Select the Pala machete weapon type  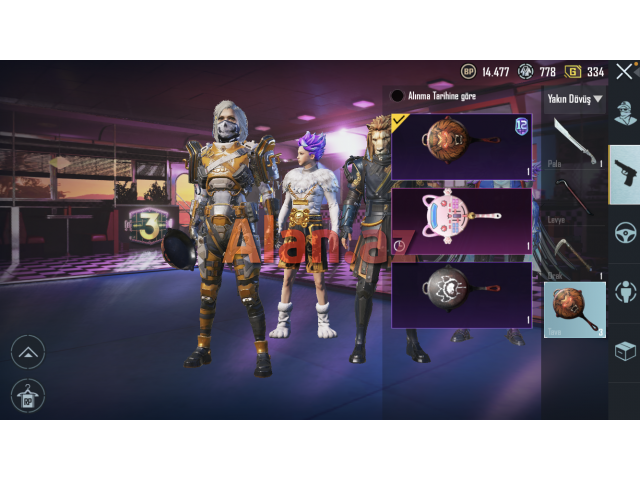click(x=575, y=140)
